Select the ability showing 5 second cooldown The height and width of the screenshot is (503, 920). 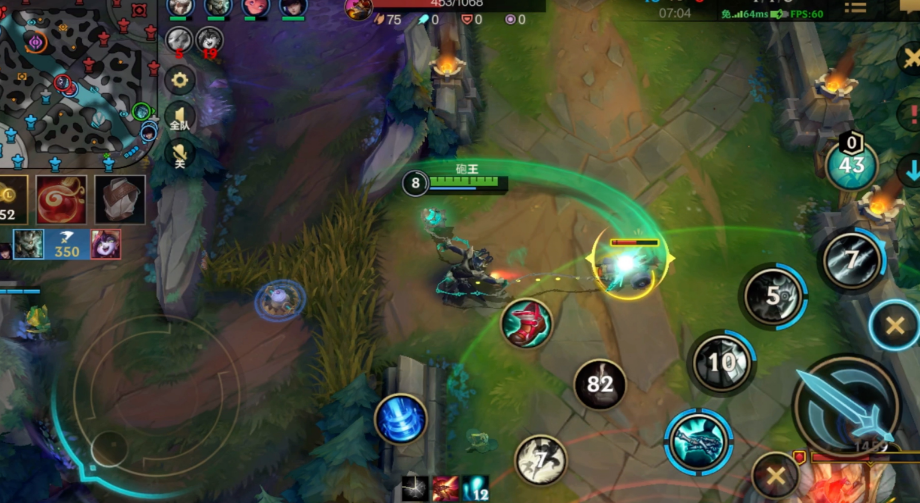774,296
